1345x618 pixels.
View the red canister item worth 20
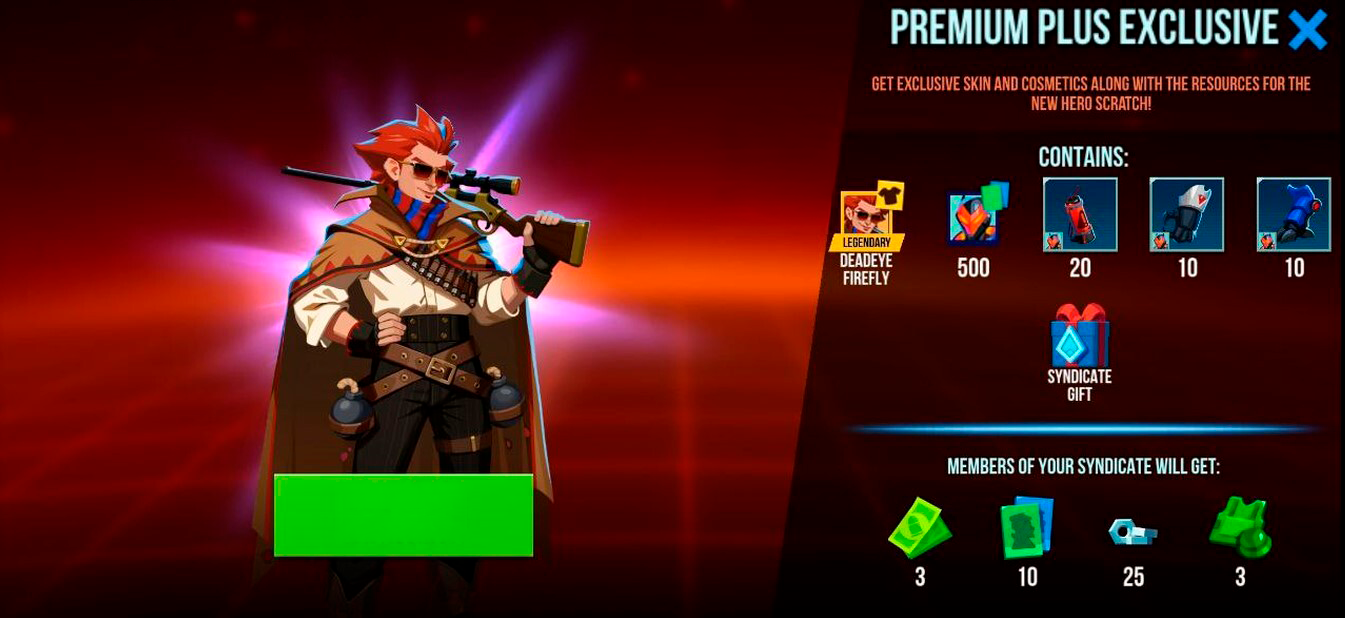[x=1080, y=215]
